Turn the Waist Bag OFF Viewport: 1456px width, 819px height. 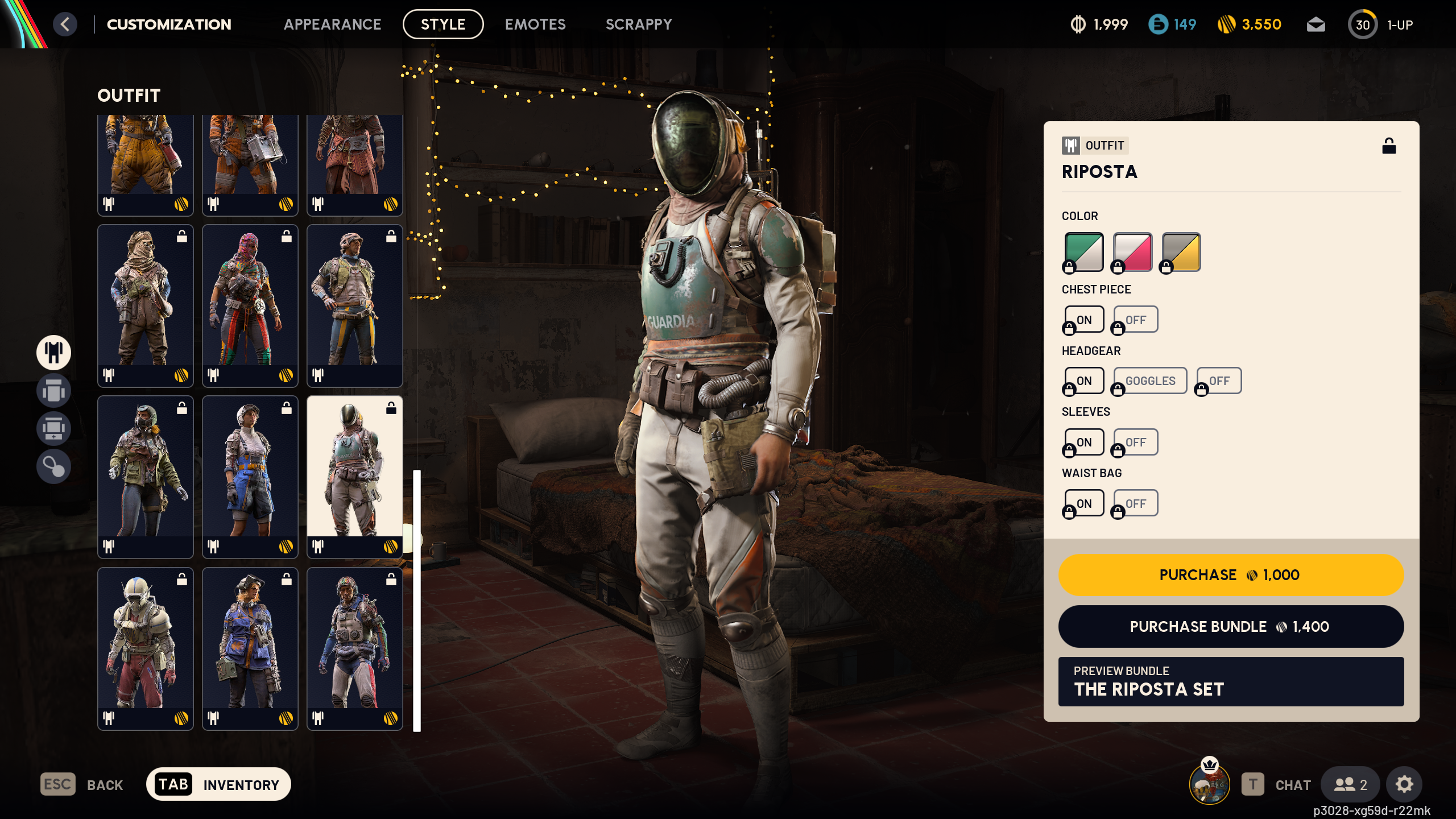tap(1135, 503)
